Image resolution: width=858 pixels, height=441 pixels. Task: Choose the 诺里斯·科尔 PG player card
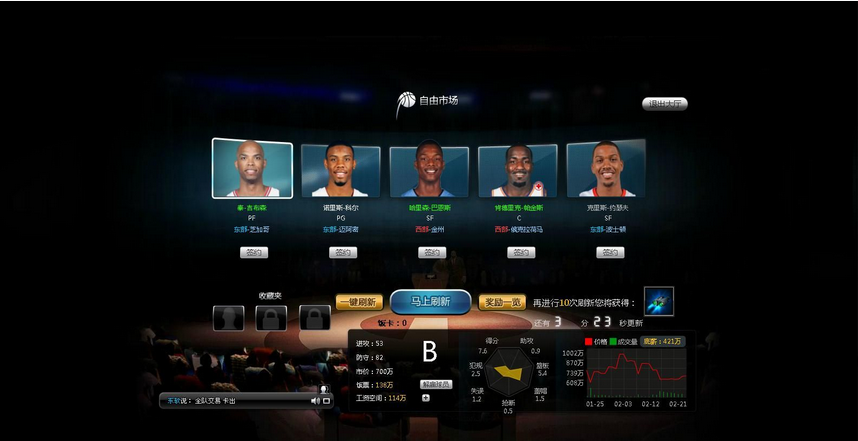341,170
